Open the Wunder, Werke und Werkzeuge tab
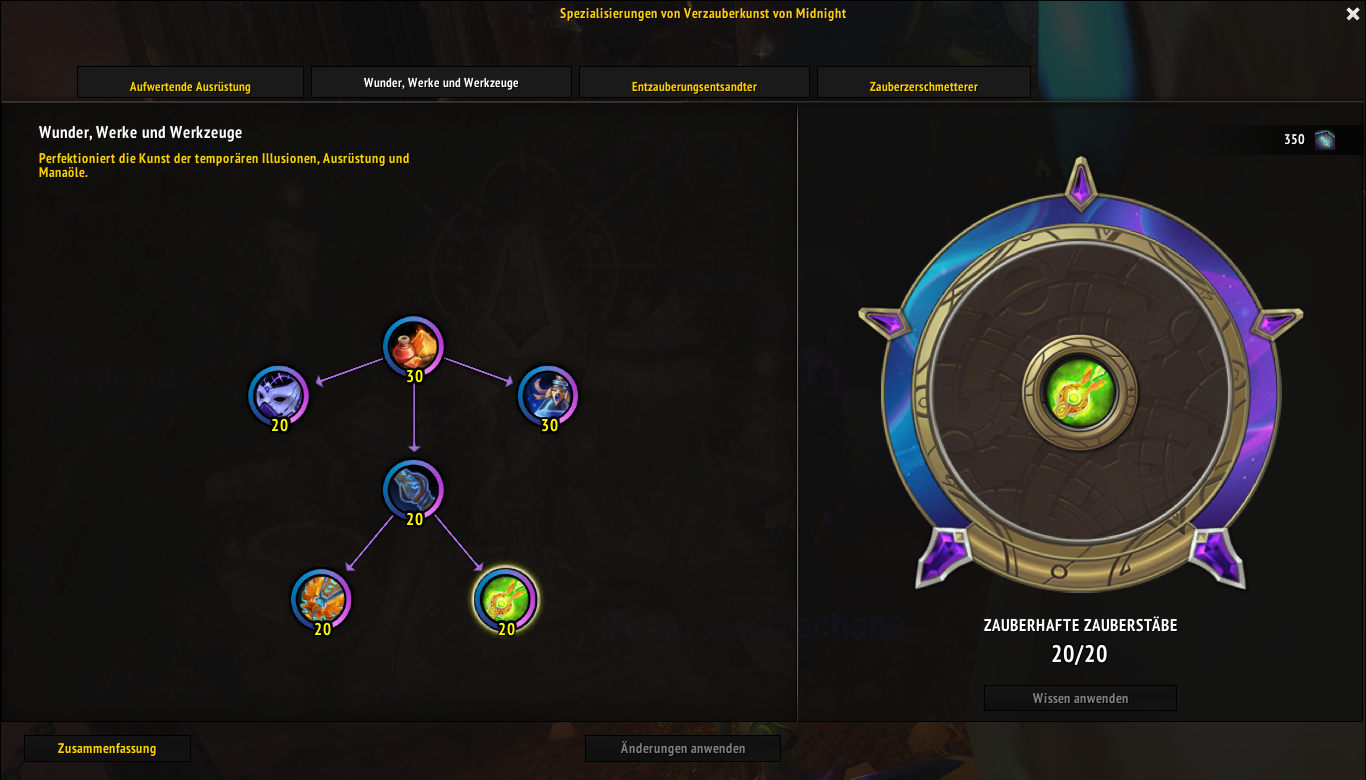The image size is (1366, 780). point(441,83)
